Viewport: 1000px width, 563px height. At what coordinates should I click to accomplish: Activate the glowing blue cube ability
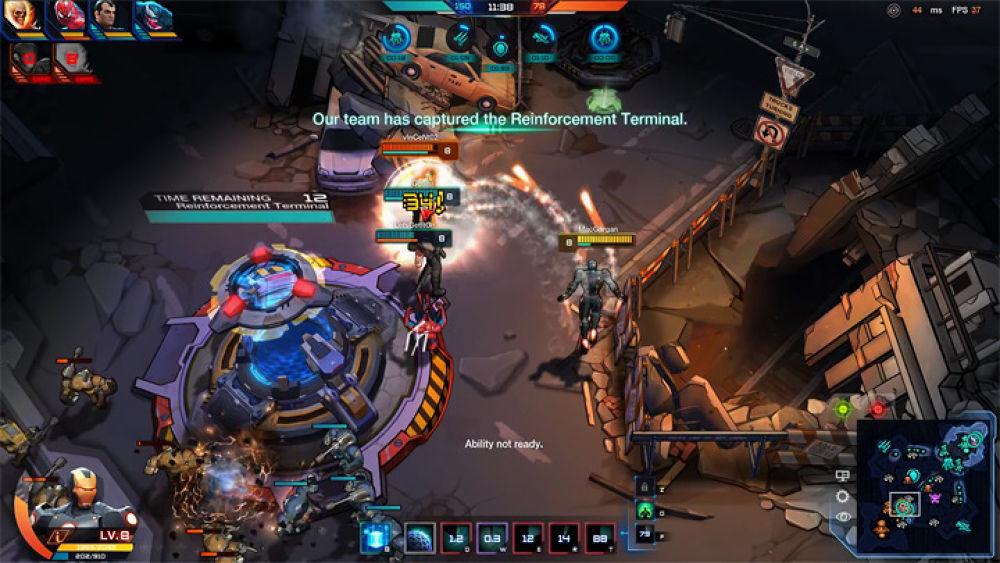[375, 538]
